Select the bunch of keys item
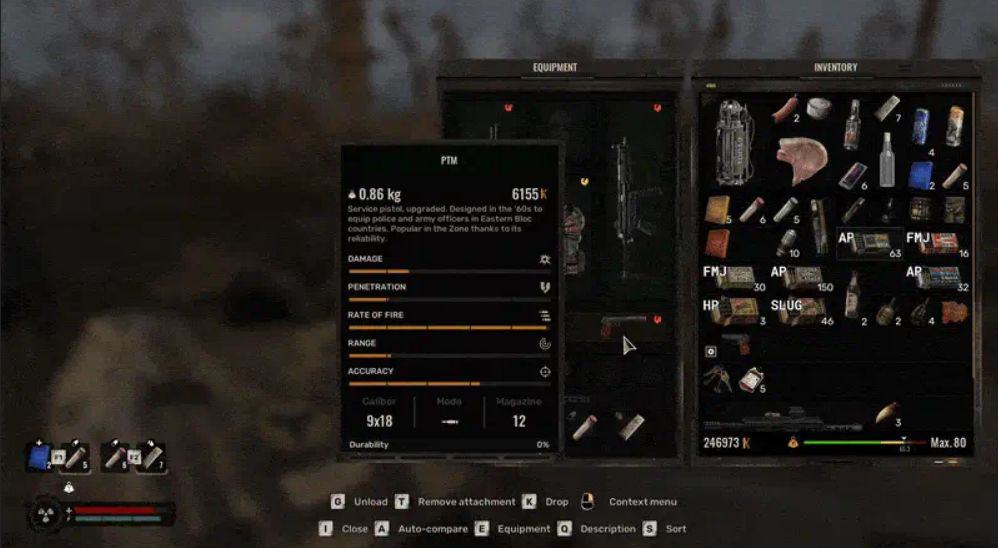 pyautogui.click(x=717, y=377)
